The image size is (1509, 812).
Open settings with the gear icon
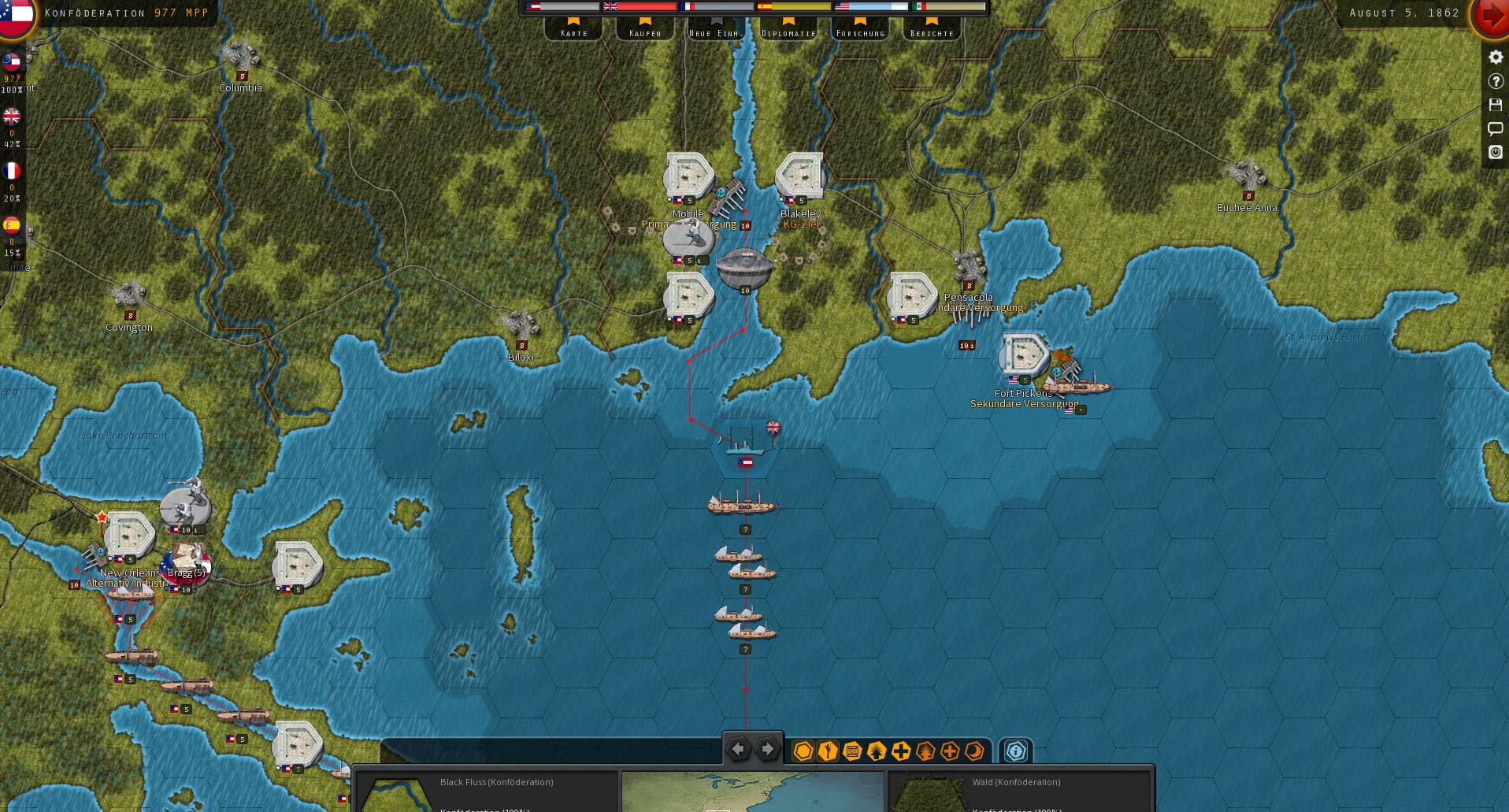pos(1496,57)
